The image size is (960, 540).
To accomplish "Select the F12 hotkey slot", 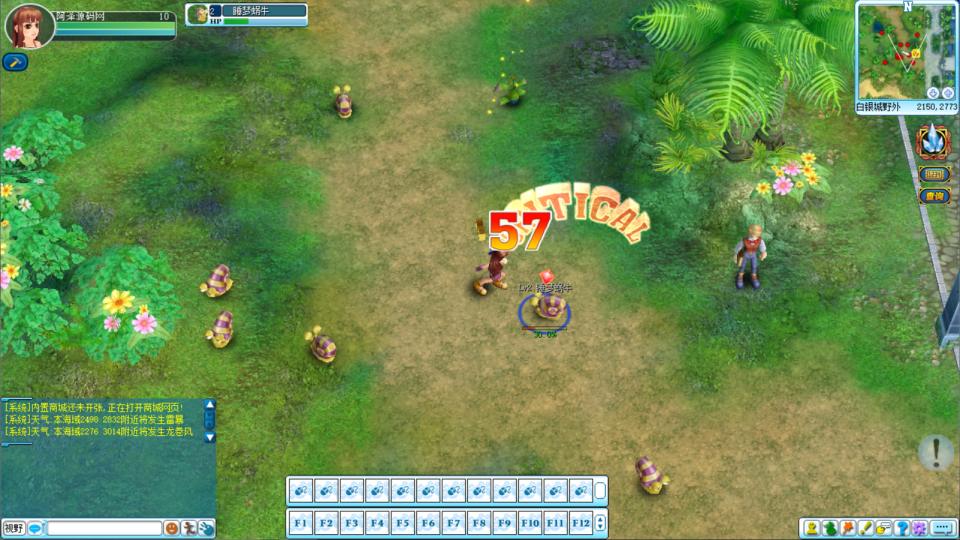I will pos(581,522).
